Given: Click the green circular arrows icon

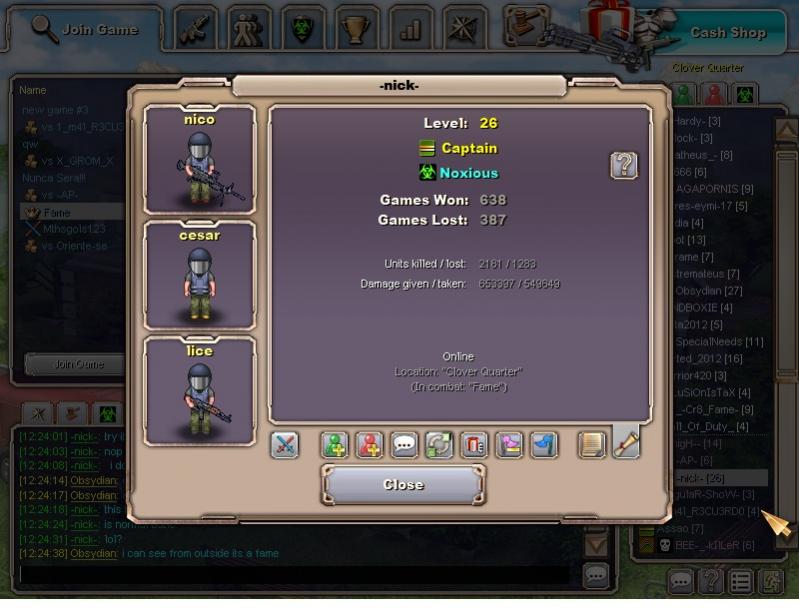Looking at the screenshot, I should (440, 445).
